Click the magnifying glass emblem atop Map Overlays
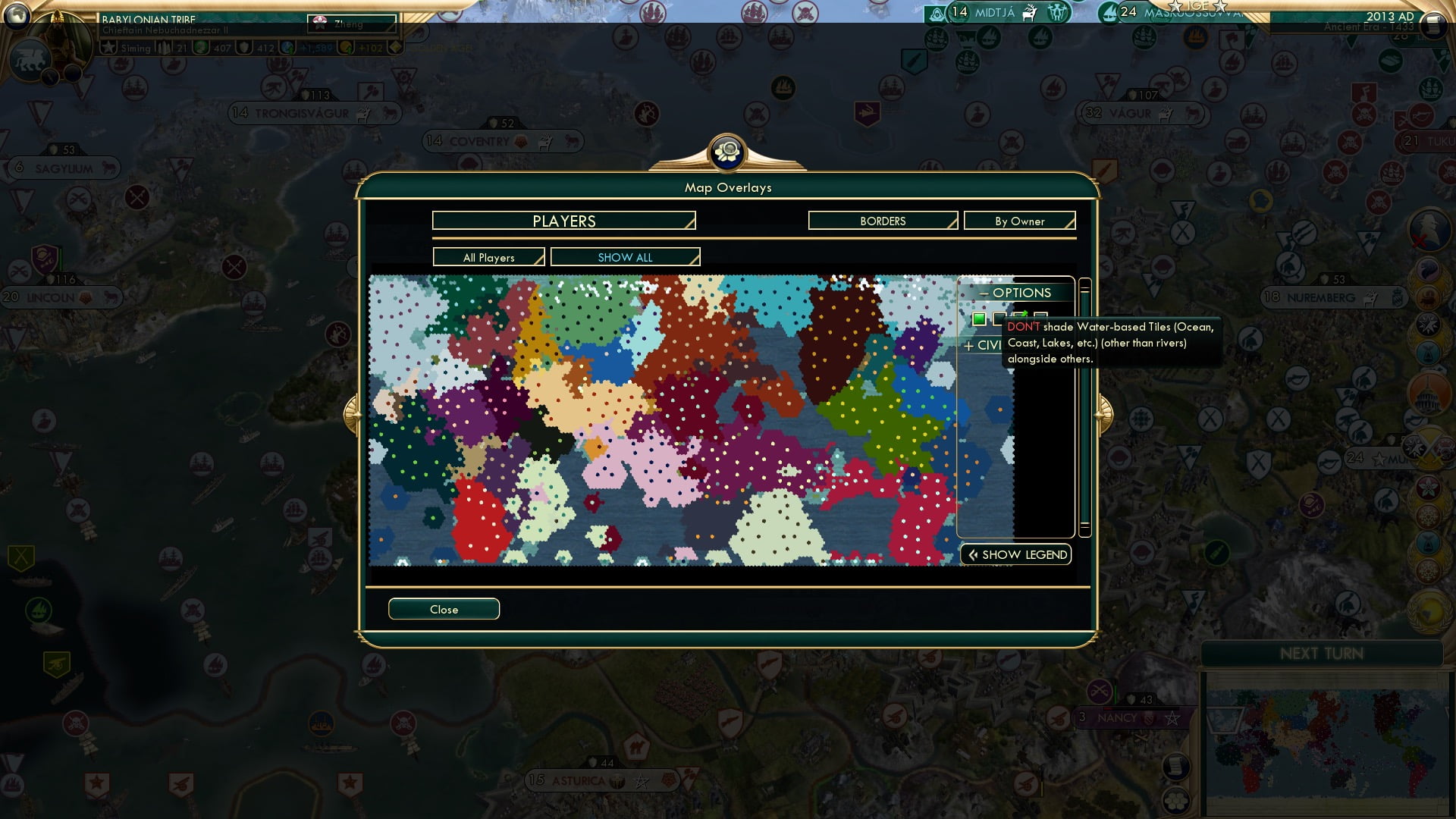Viewport: 1456px width, 819px height. [726, 152]
